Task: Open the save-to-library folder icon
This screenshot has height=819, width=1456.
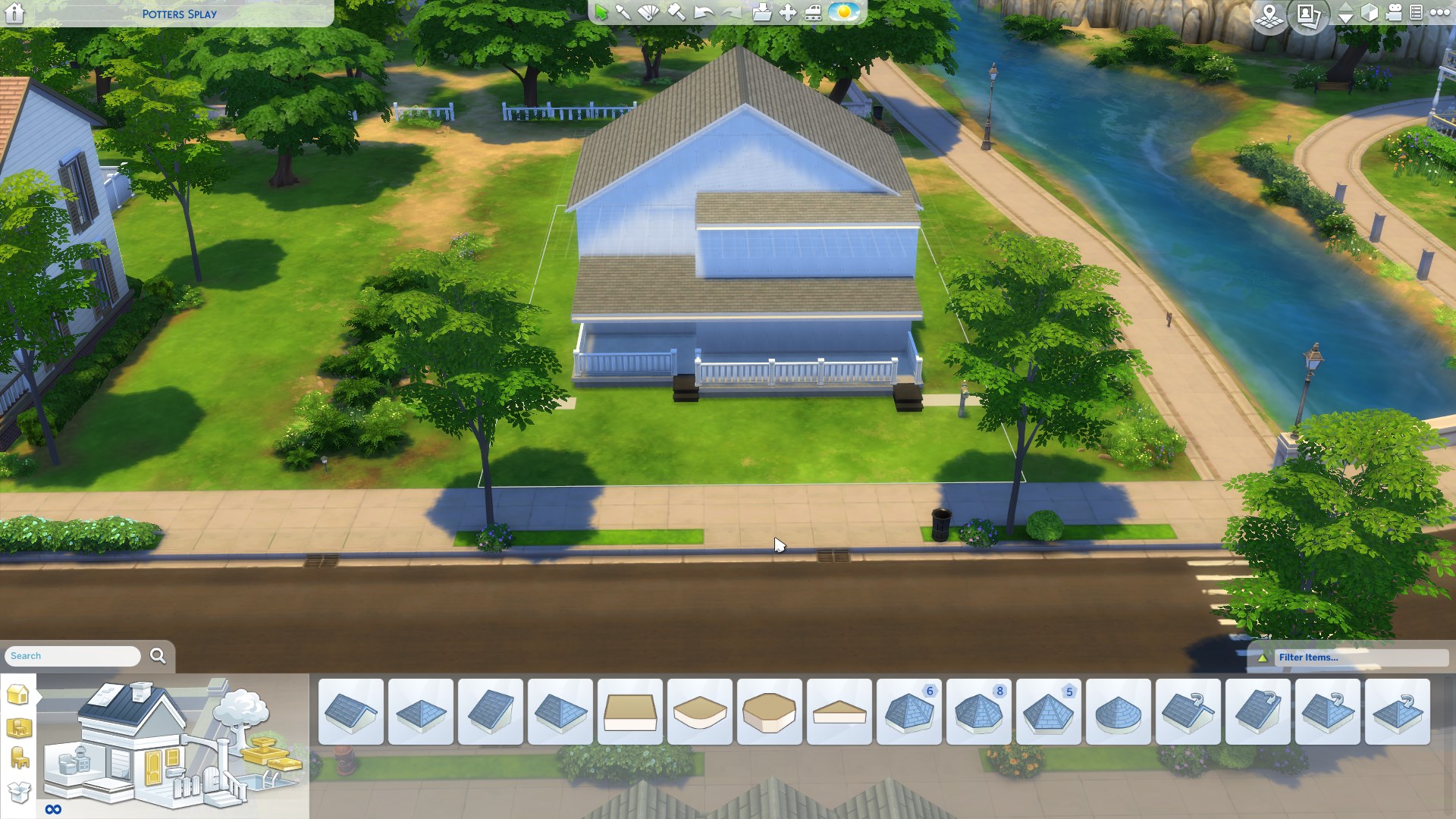Action: [761, 13]
